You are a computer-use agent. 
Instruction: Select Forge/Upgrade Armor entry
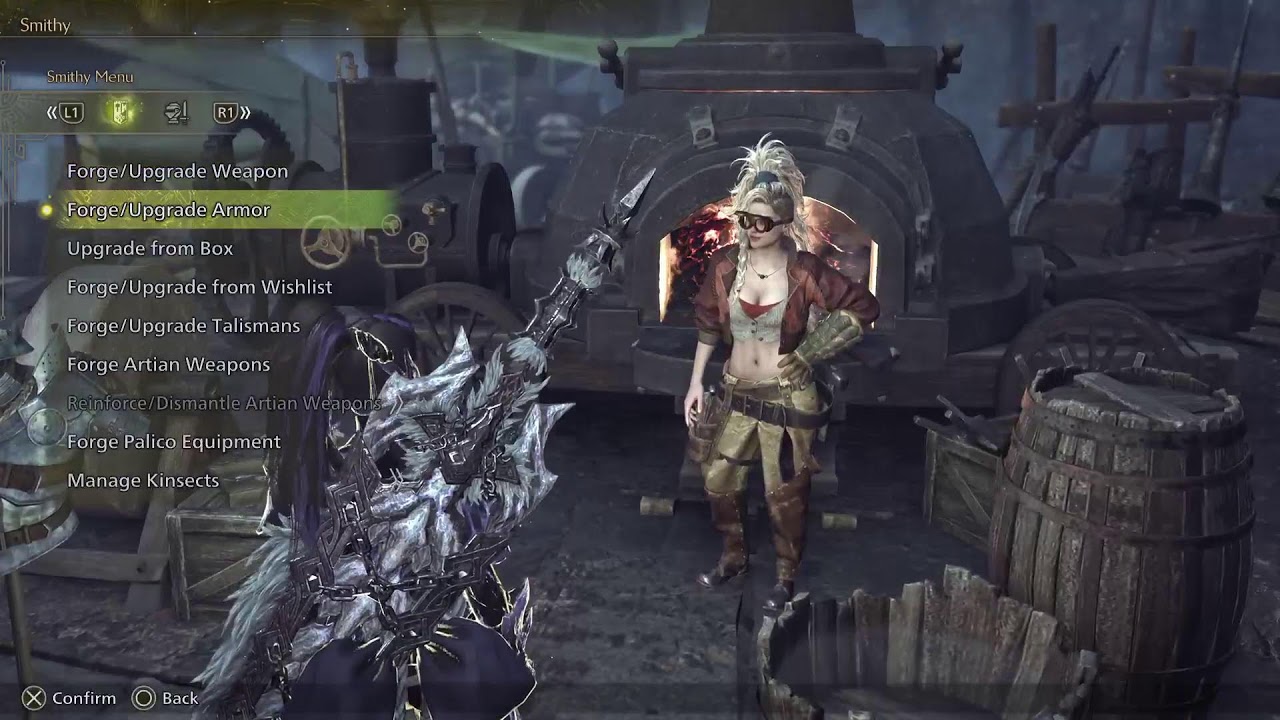click(168, 210)
